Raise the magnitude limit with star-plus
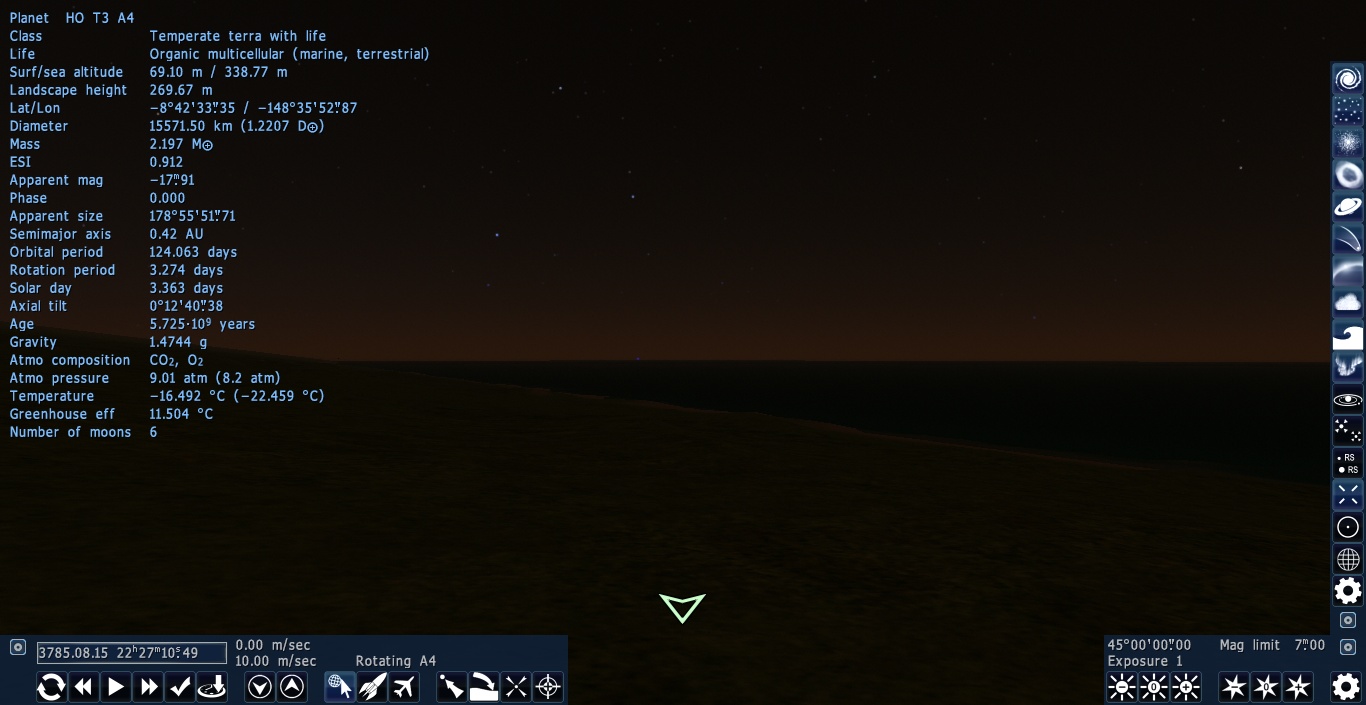The image size is (1366, 705). pyautogui.click(x=1298, y=687)
